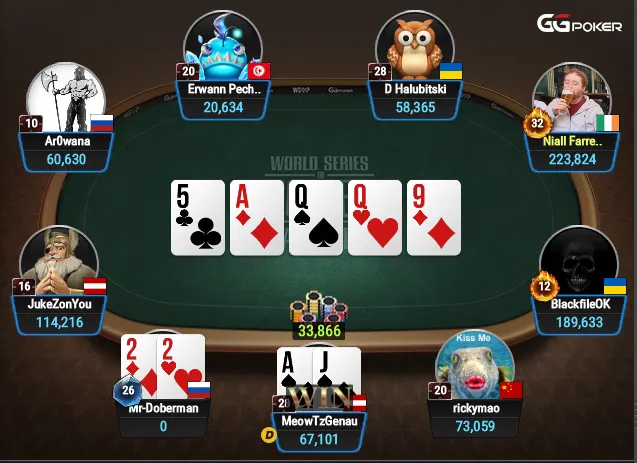Screen dimensions: 637x463
Task: Choose the queen of spades board card
Action: [x=316, y=217]
